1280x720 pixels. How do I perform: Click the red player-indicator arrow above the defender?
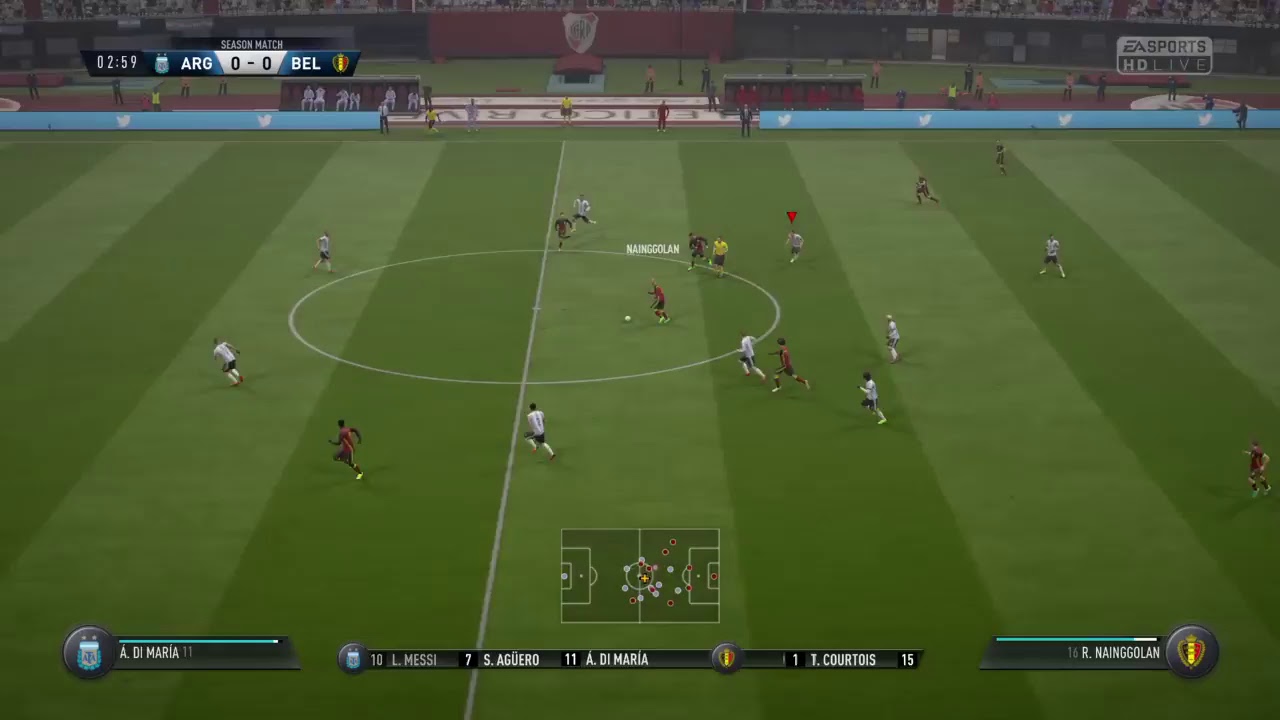[x=791, y=216]
